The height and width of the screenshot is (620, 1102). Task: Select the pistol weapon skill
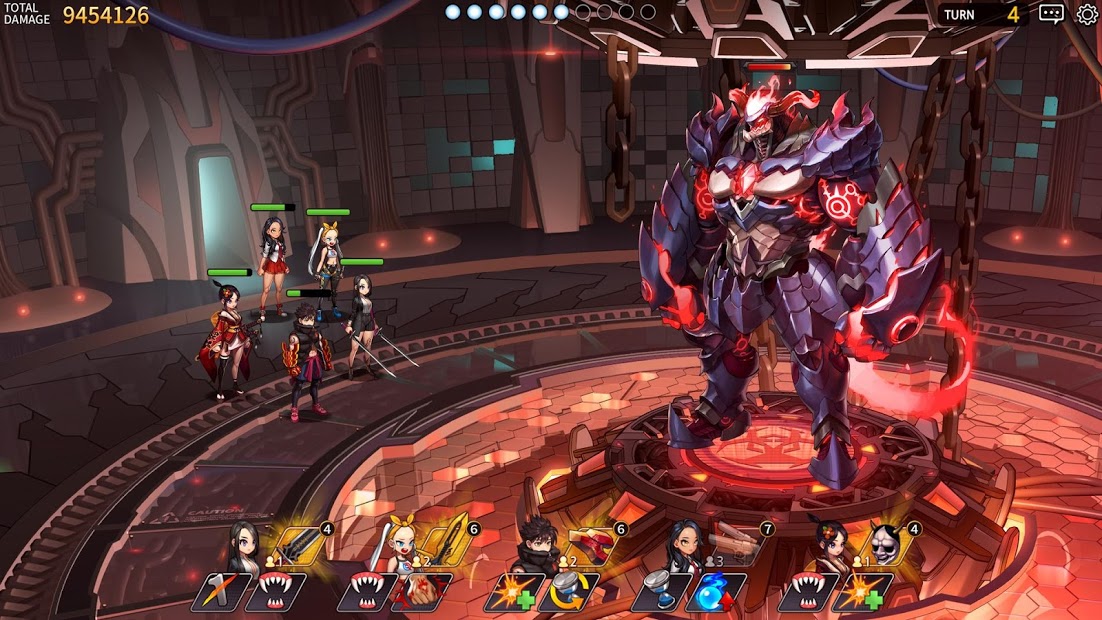coord(739,543)
